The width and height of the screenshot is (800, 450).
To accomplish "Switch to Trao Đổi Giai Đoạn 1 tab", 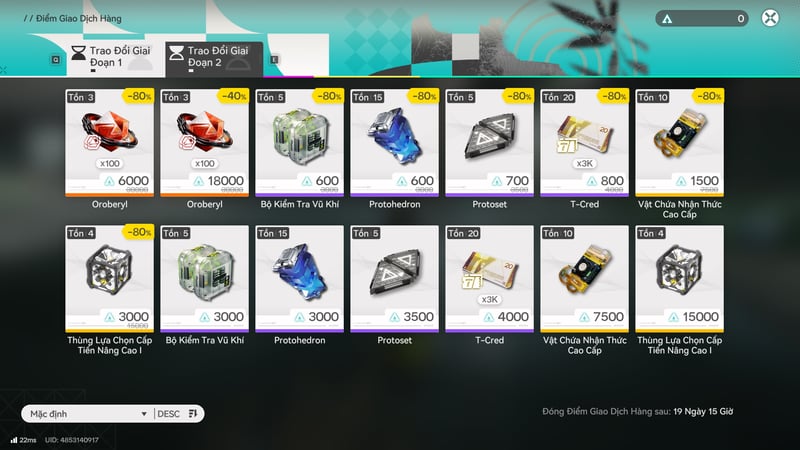I will coord(111,56).
